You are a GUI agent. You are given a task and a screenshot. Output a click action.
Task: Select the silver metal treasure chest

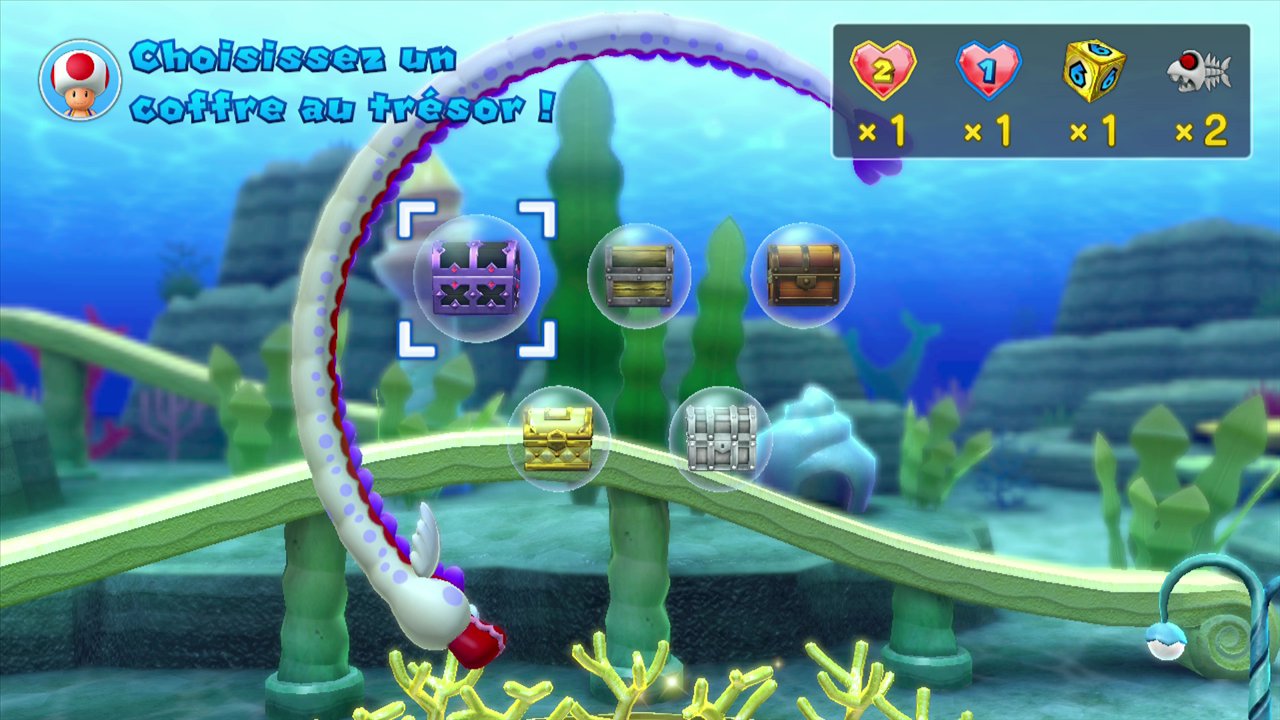point(720,438)
